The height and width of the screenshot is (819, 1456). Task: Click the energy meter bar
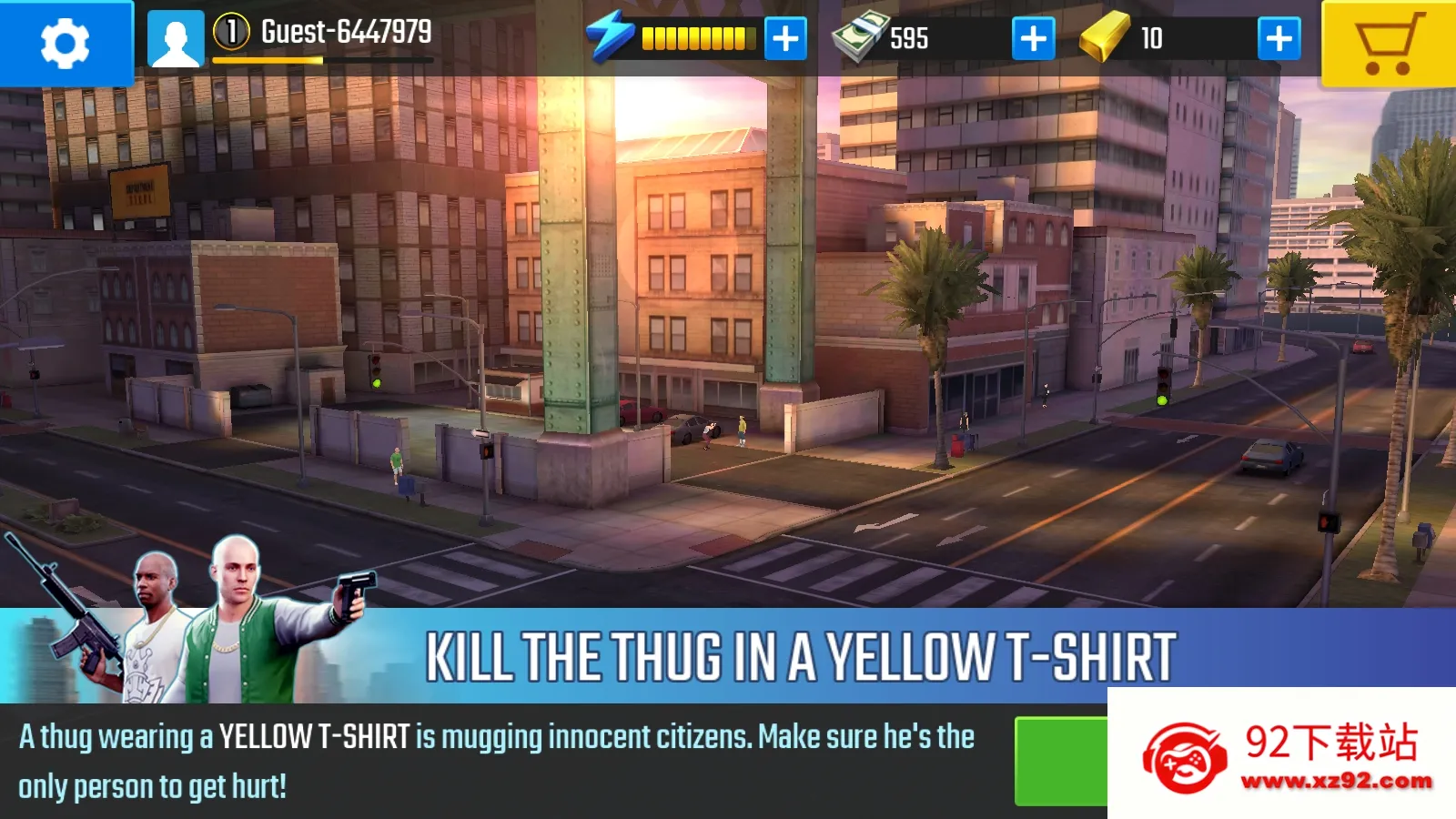pos(699,37)
